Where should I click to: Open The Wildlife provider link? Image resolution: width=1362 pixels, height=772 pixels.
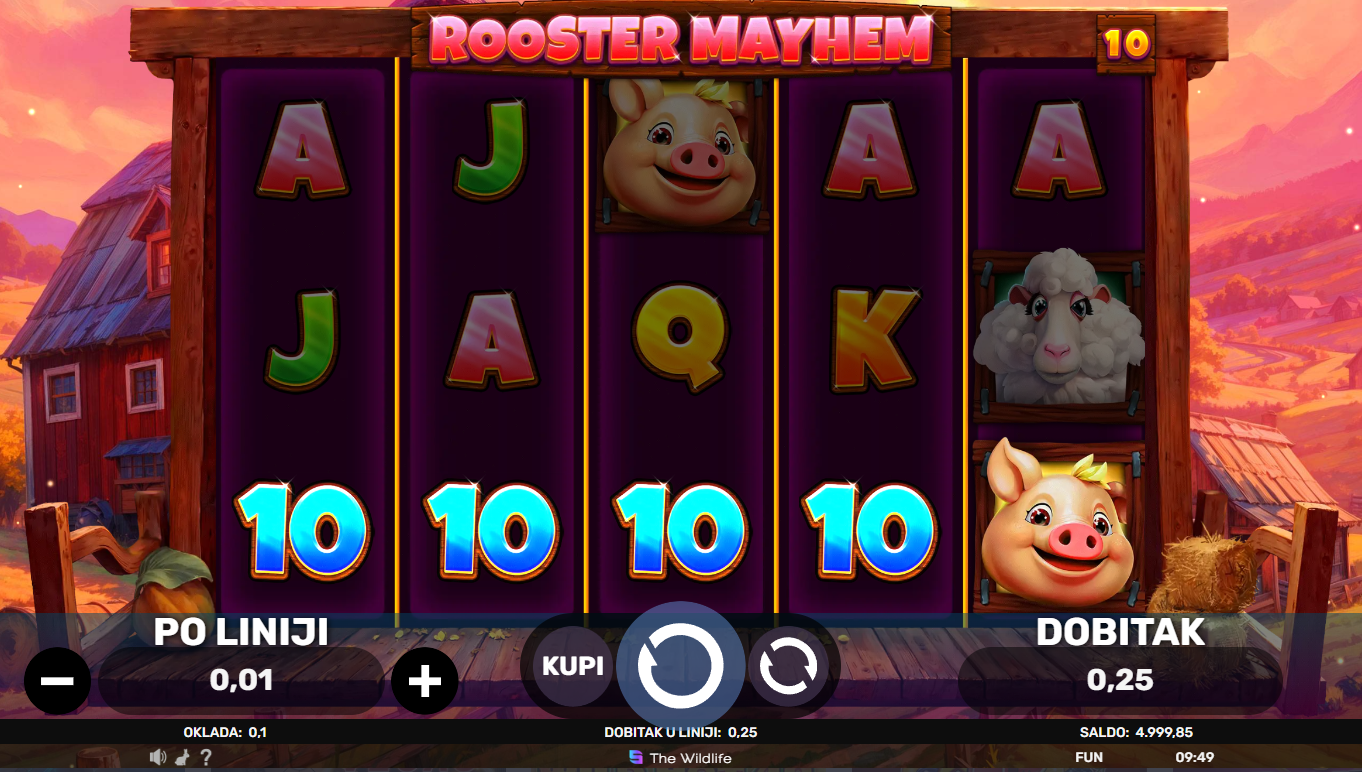point(680,758)
